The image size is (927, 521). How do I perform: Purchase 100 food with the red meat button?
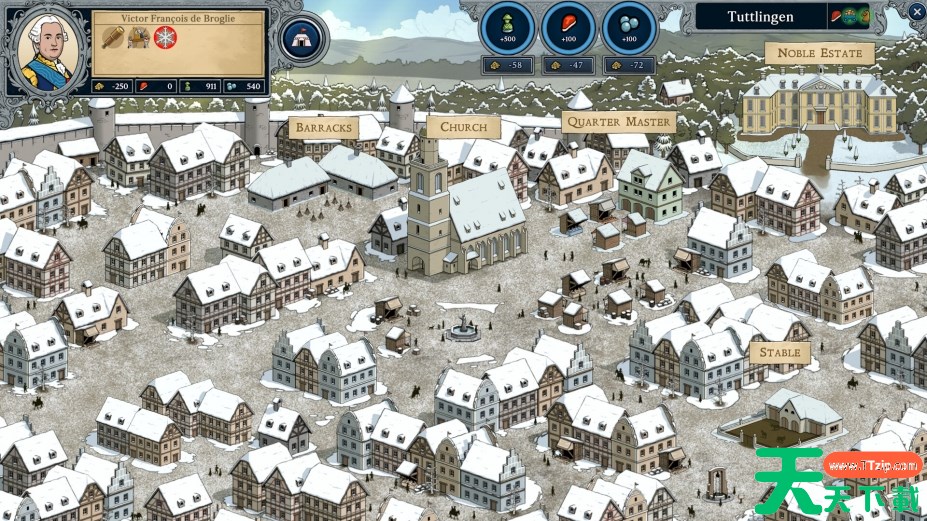pos(568,28)
